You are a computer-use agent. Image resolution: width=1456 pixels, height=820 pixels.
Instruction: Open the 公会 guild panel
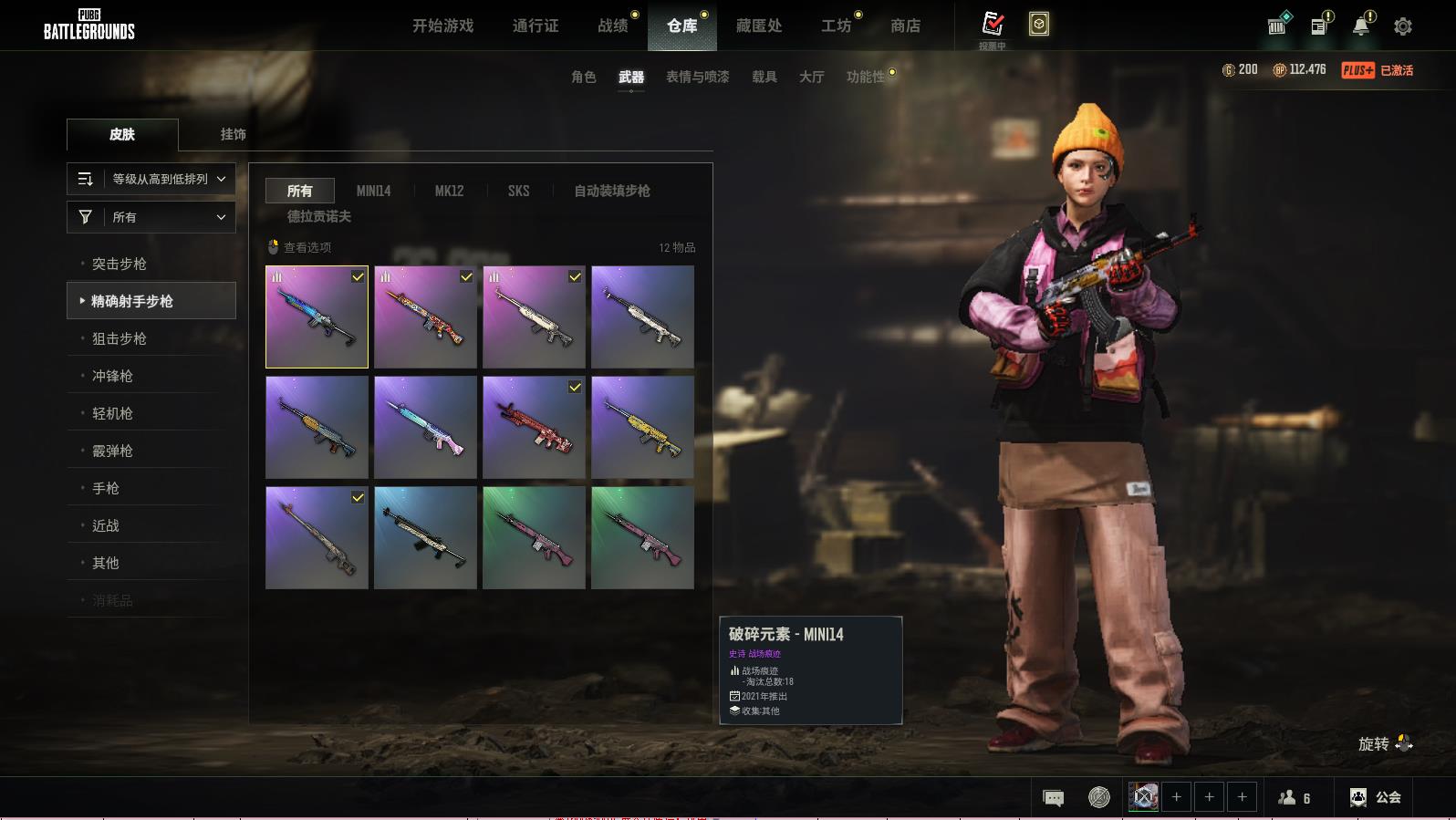tap(1376, 797)
